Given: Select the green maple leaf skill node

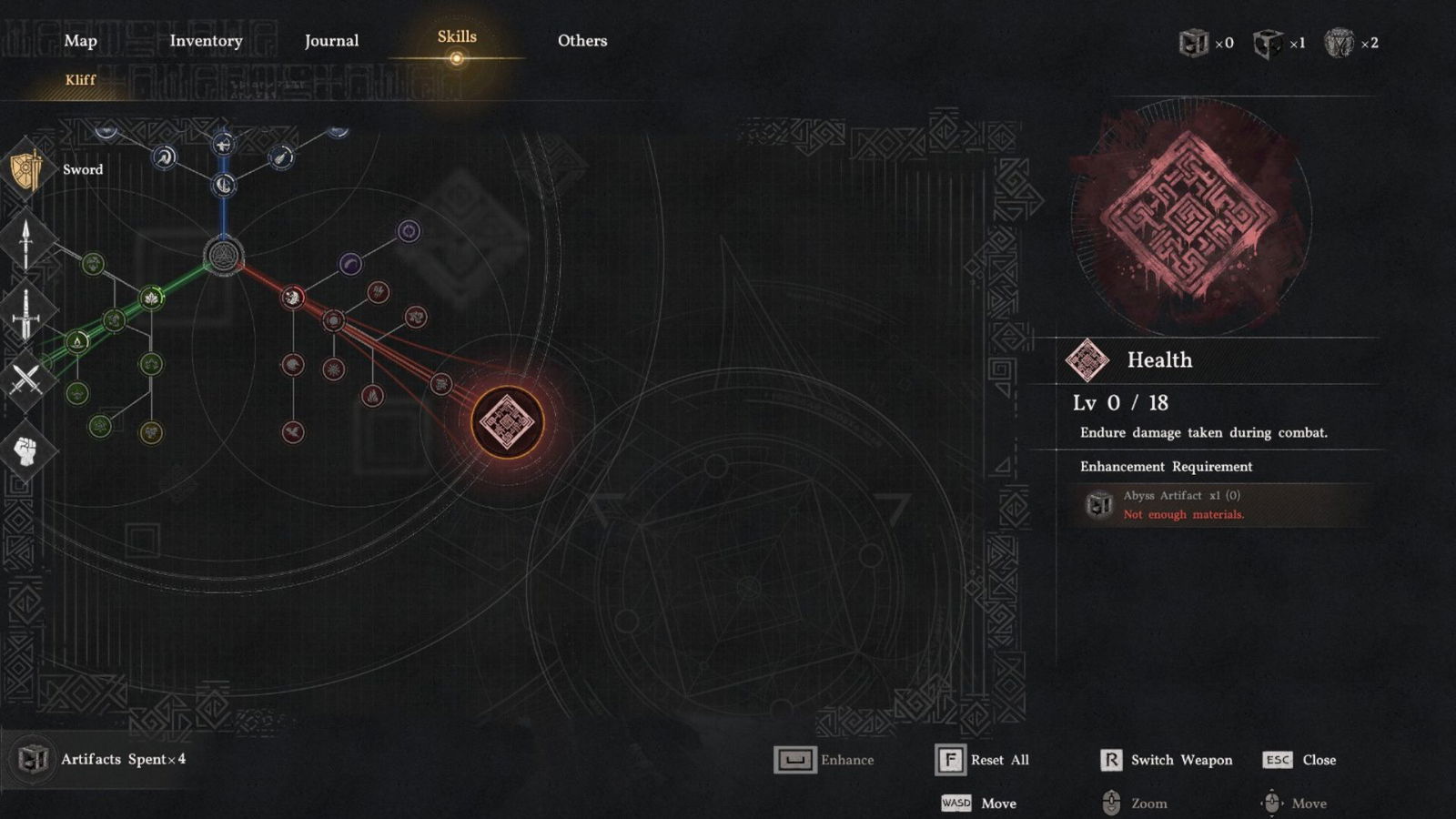Looking at the screenshot, I should coord(152,298).
